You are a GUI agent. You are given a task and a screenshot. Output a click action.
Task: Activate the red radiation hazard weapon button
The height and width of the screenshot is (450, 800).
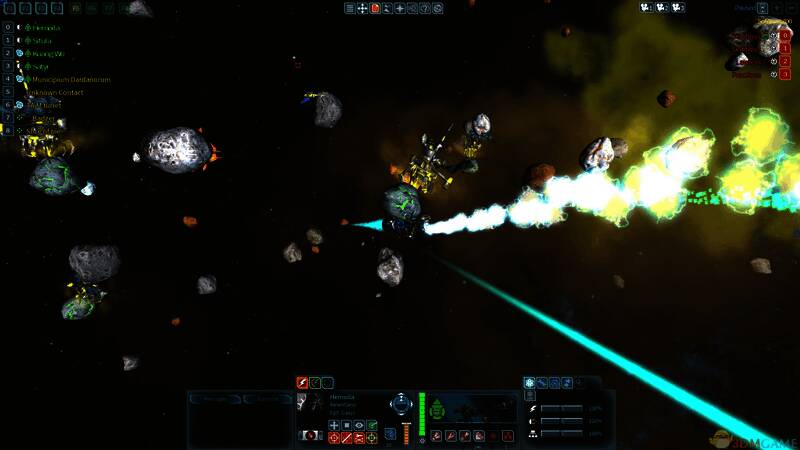(509, 436)
